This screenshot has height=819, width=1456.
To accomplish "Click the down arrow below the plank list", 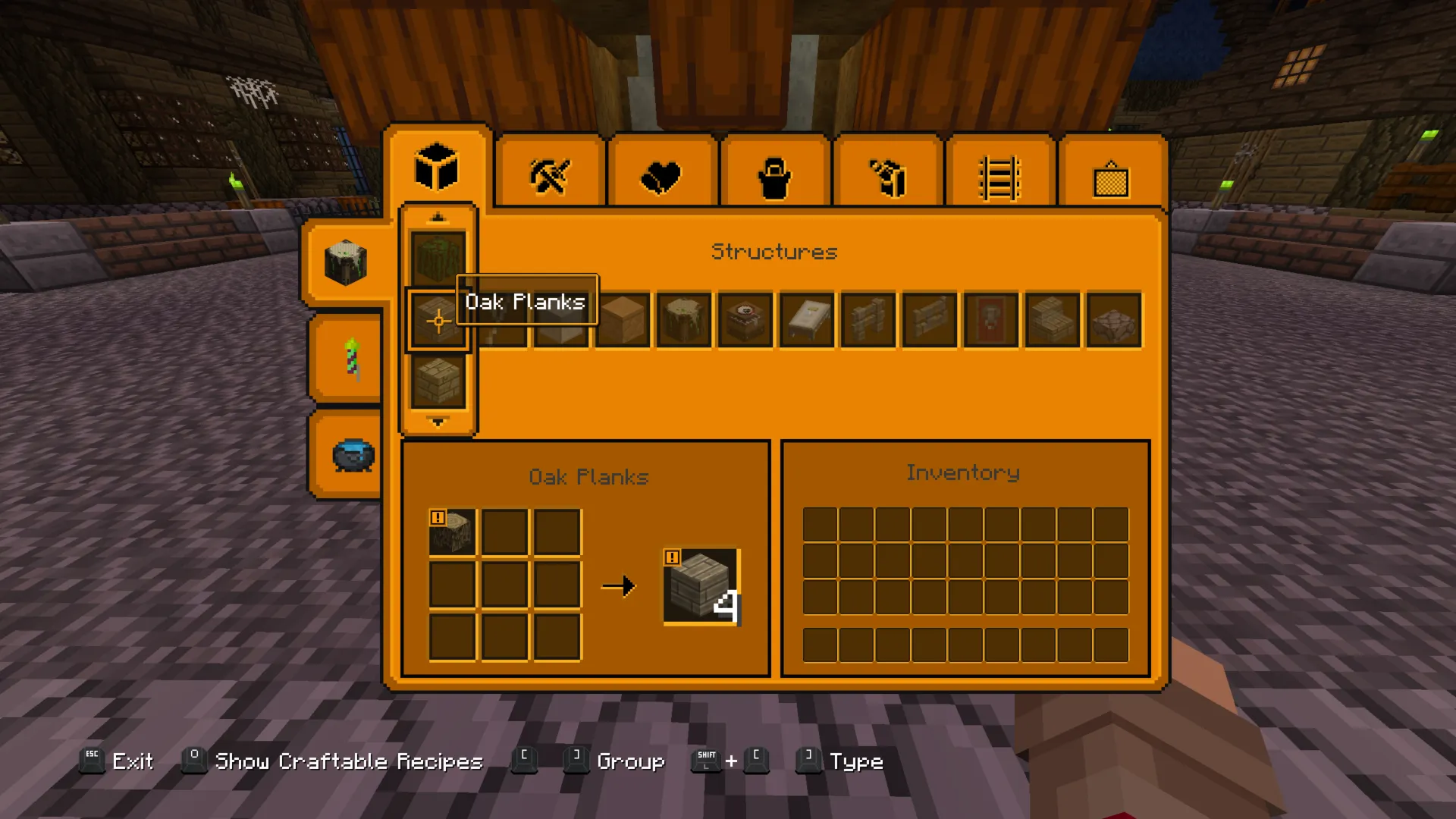I will (x=438, y=422).
